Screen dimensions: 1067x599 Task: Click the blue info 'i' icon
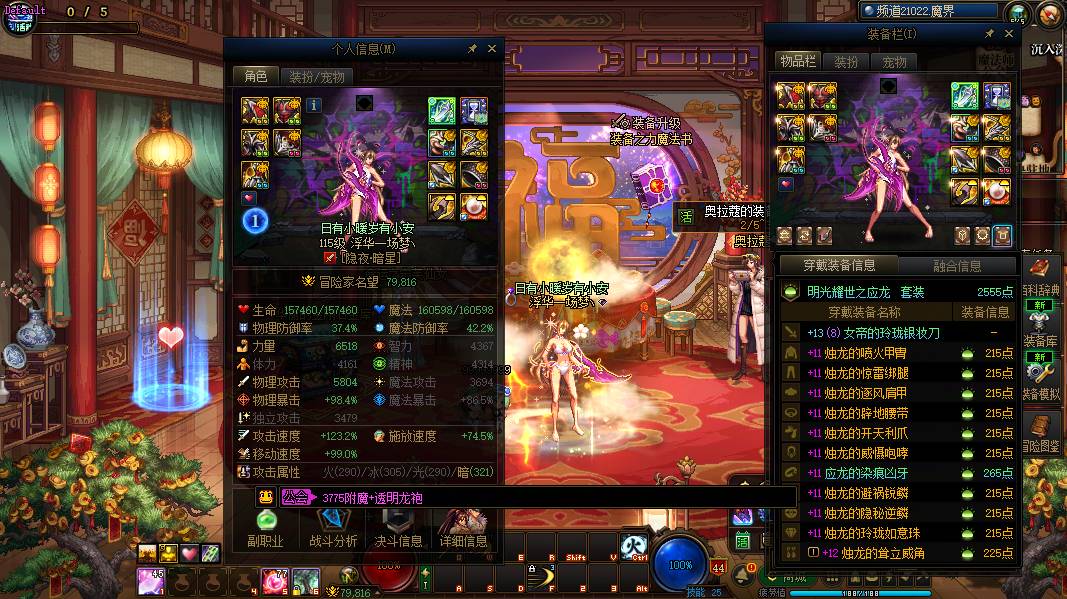(x=313, y=105)
